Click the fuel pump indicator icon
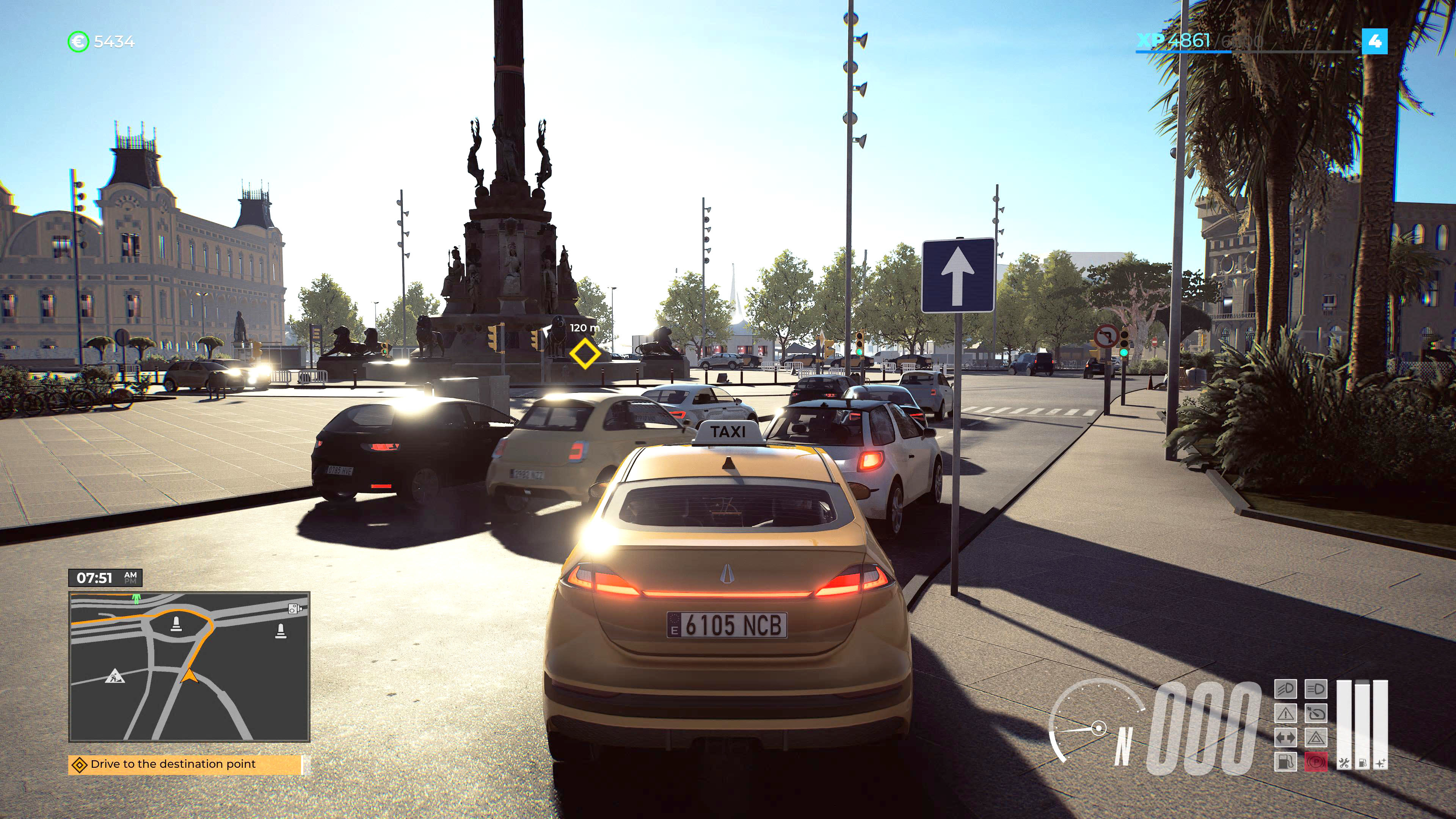 pos(1285,762)
